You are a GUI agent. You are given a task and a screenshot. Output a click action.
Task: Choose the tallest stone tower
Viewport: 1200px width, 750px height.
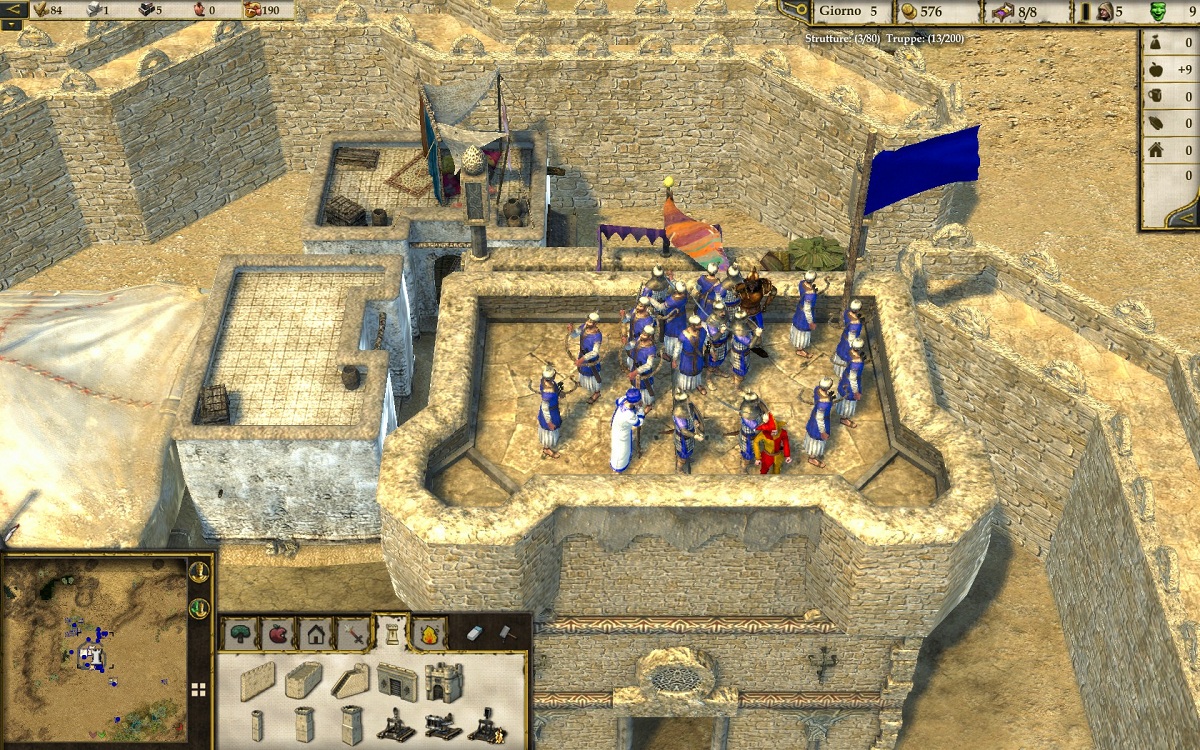(351, 725)
